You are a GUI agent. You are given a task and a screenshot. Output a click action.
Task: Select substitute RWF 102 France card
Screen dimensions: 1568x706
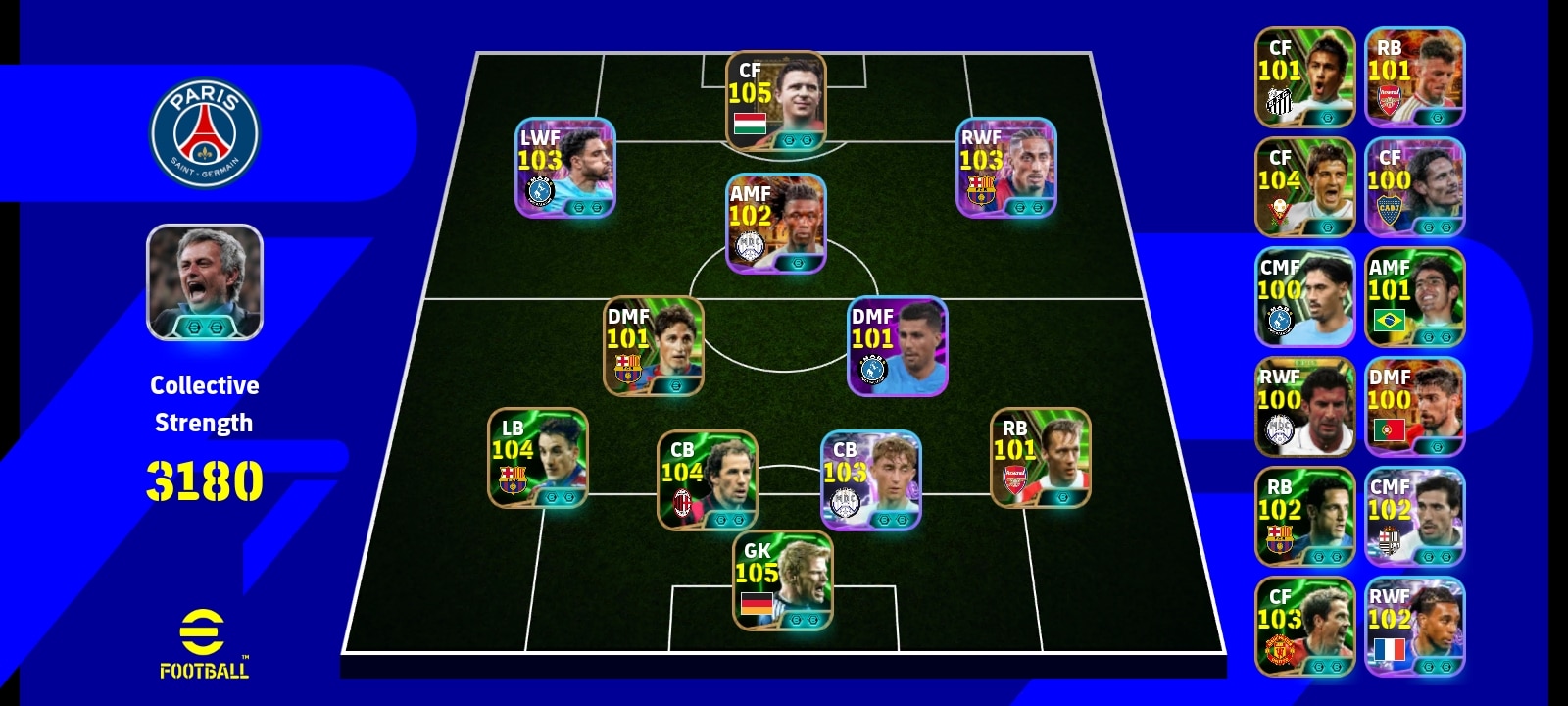(x=1414, y=627)
